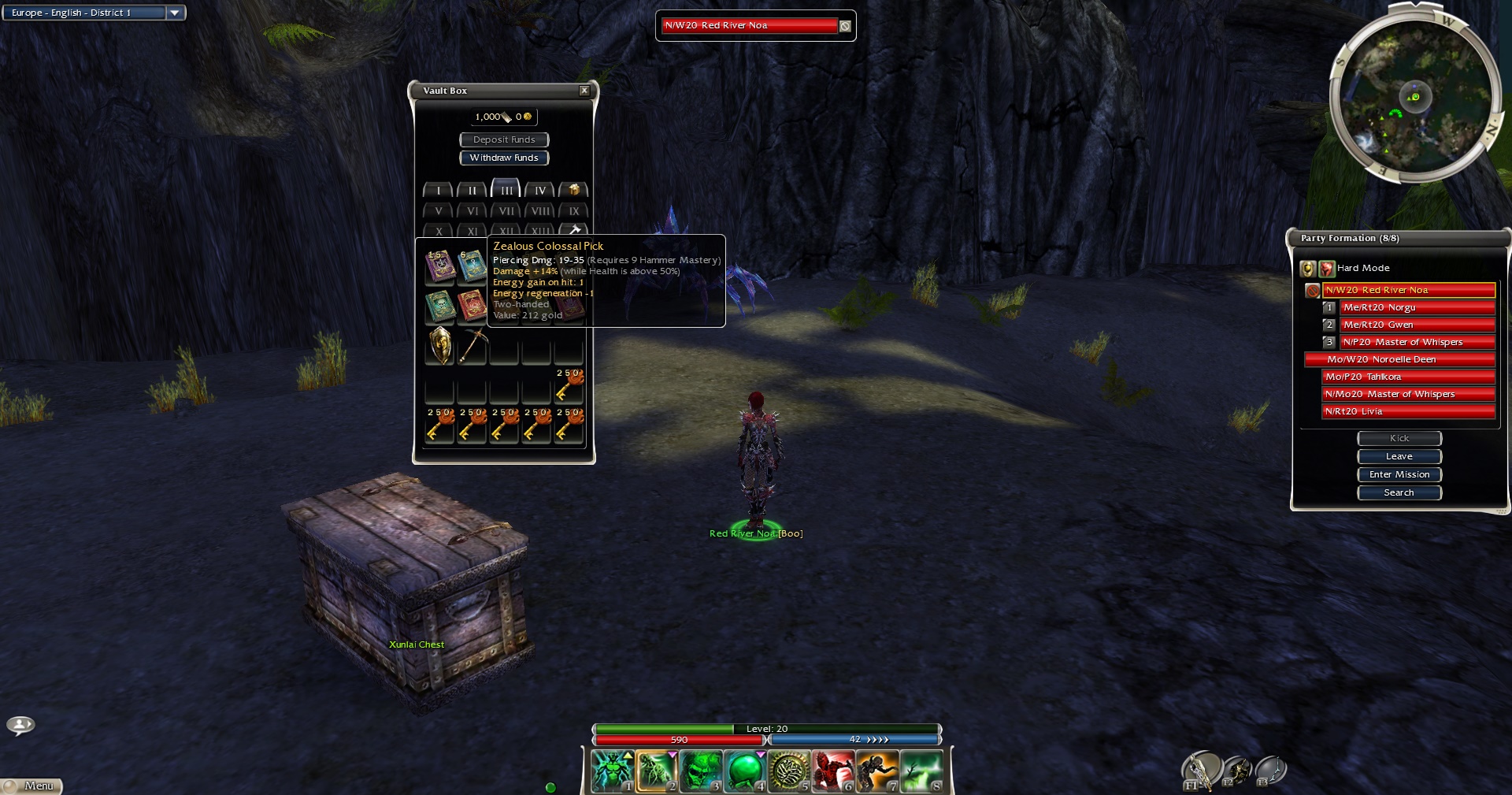Click the Enter Mission button
1512x795 pixels.
[x=1399, y=474]
